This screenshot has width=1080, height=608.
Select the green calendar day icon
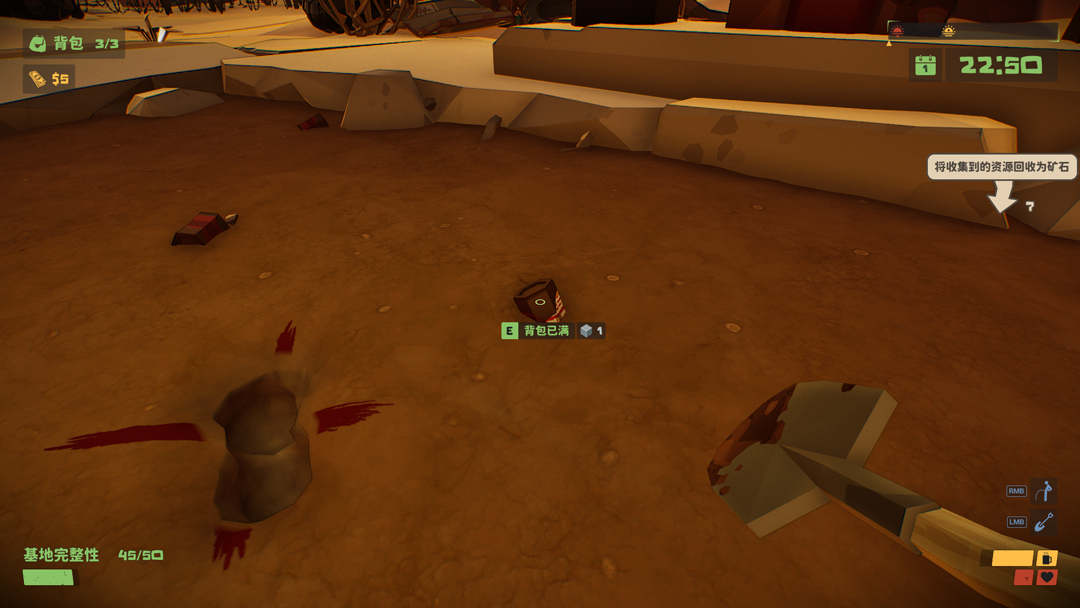coord(925,65)
